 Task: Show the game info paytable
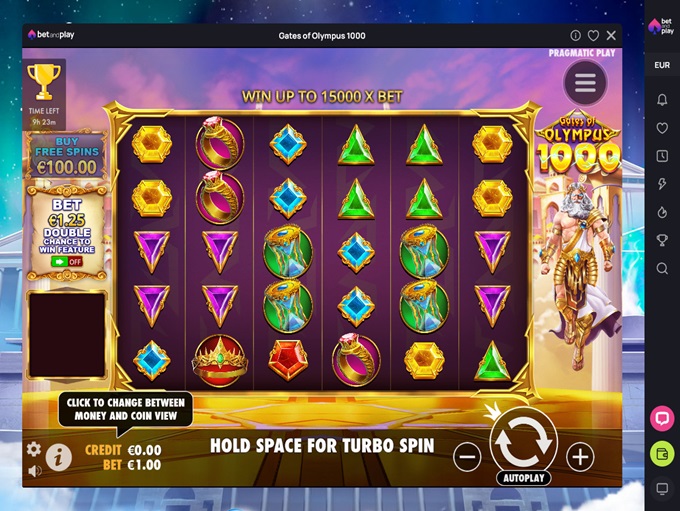(x=59, y=457)
